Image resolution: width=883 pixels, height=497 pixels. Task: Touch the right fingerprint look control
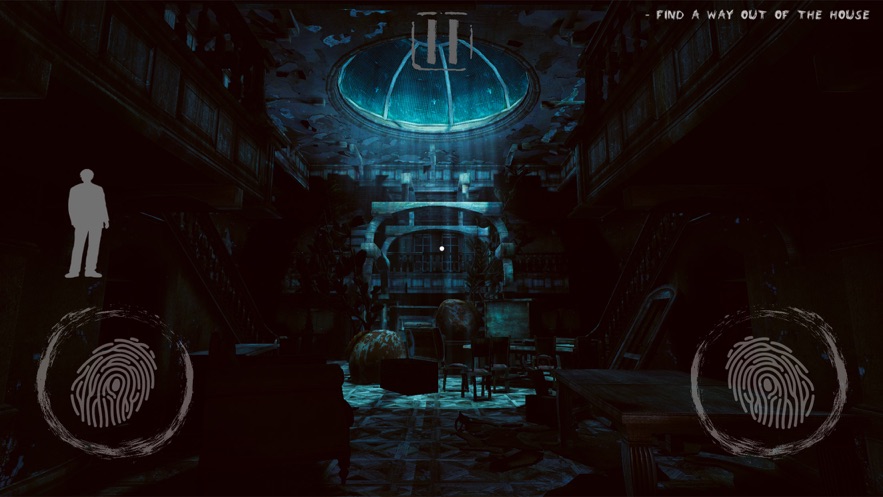tap(768, 381)
